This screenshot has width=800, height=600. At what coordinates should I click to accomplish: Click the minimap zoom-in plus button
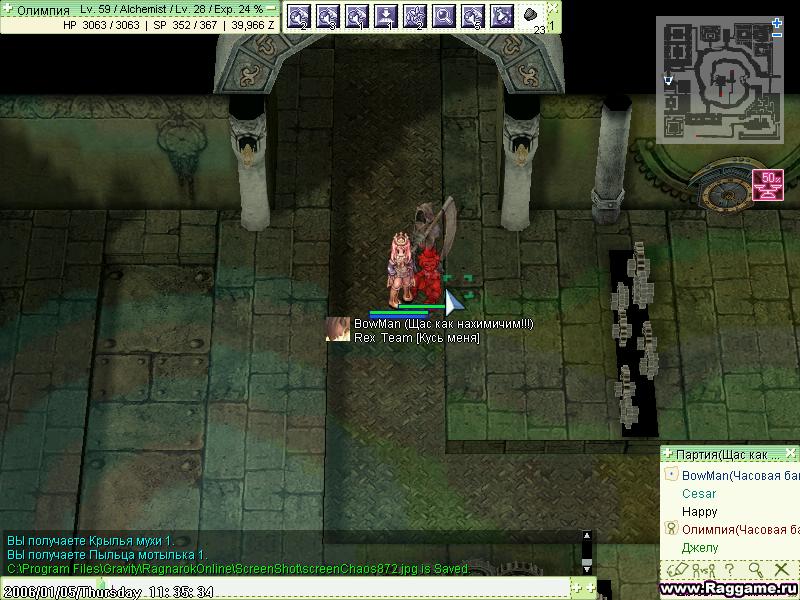pos(778,21)
